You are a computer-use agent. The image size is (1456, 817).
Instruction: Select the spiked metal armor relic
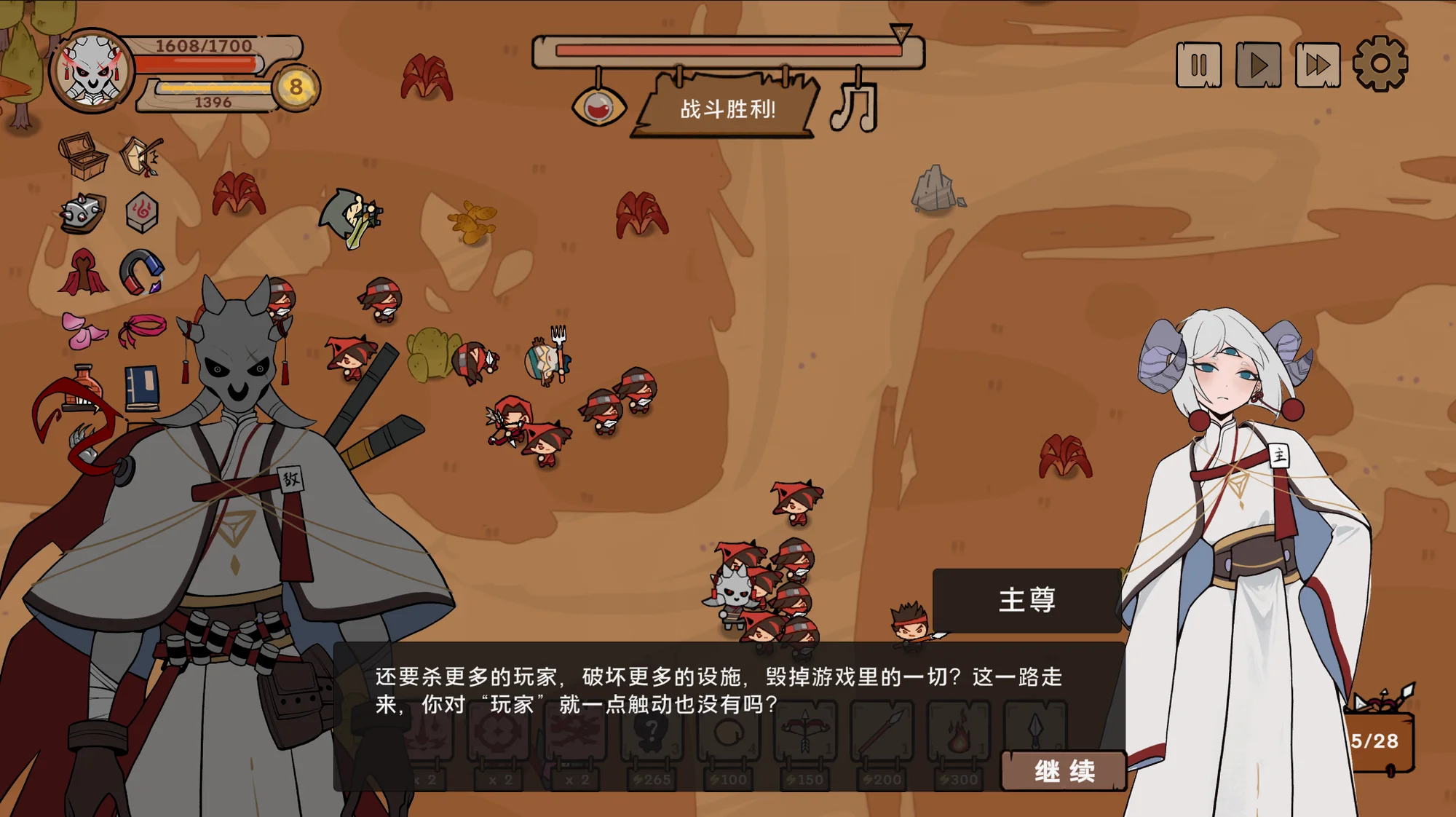[x=83, y=213]
